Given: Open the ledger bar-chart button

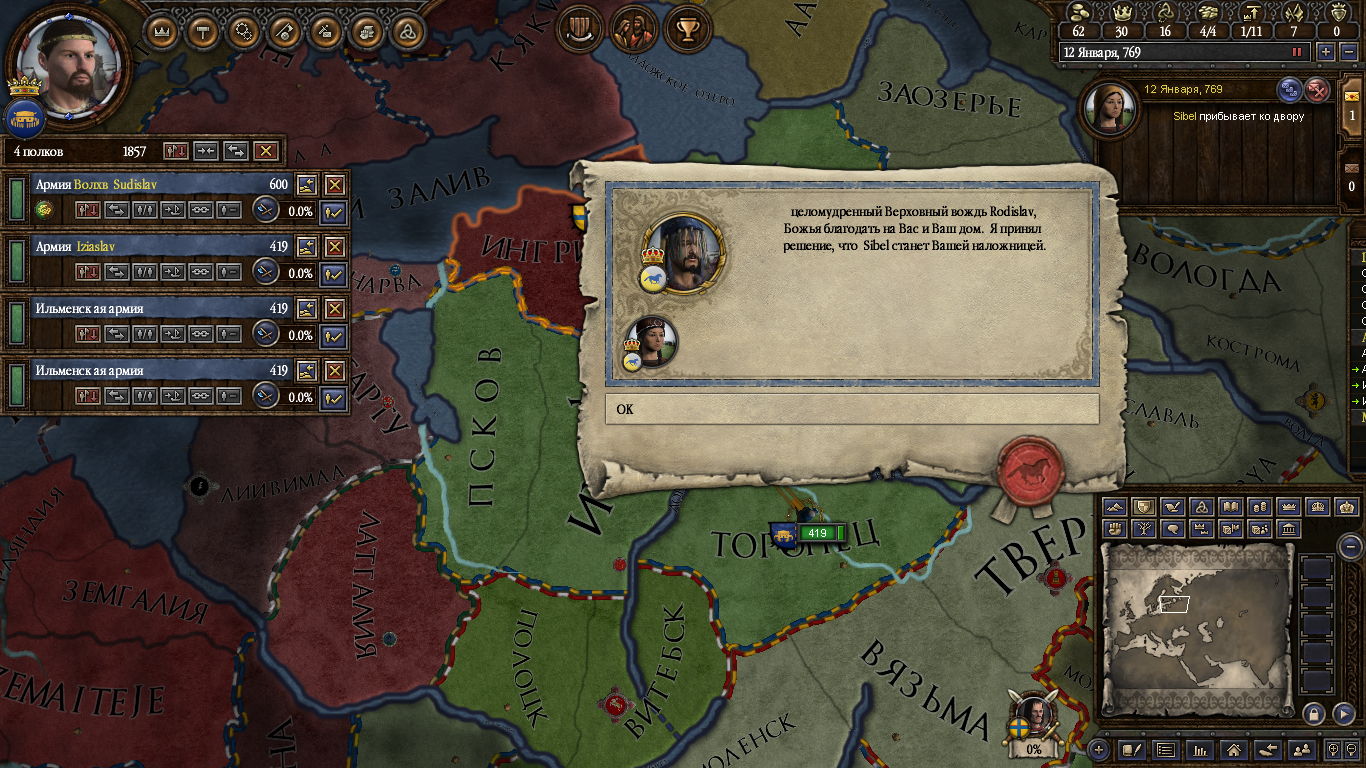Looking at the screenshot, I should [1201, 749].
